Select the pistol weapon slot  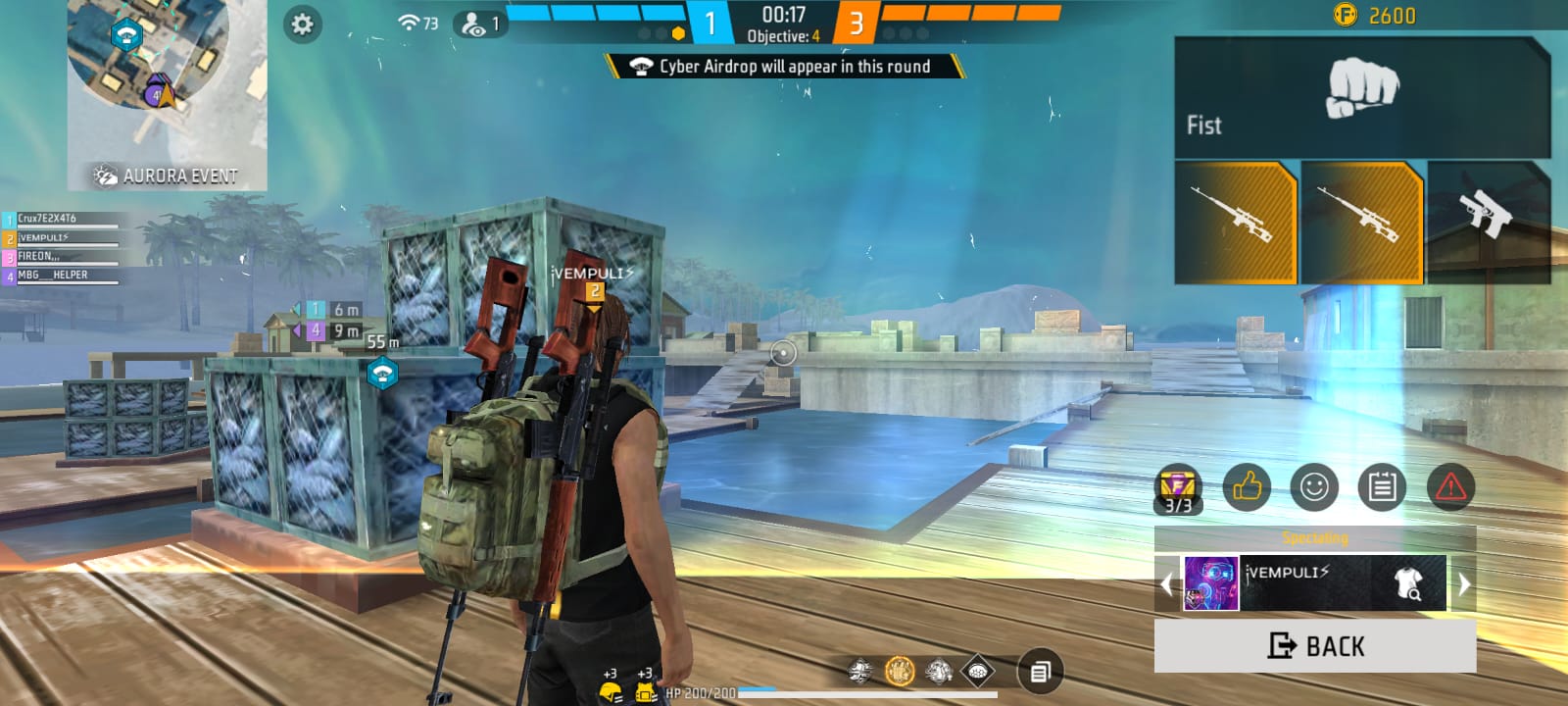[1487, 222]
